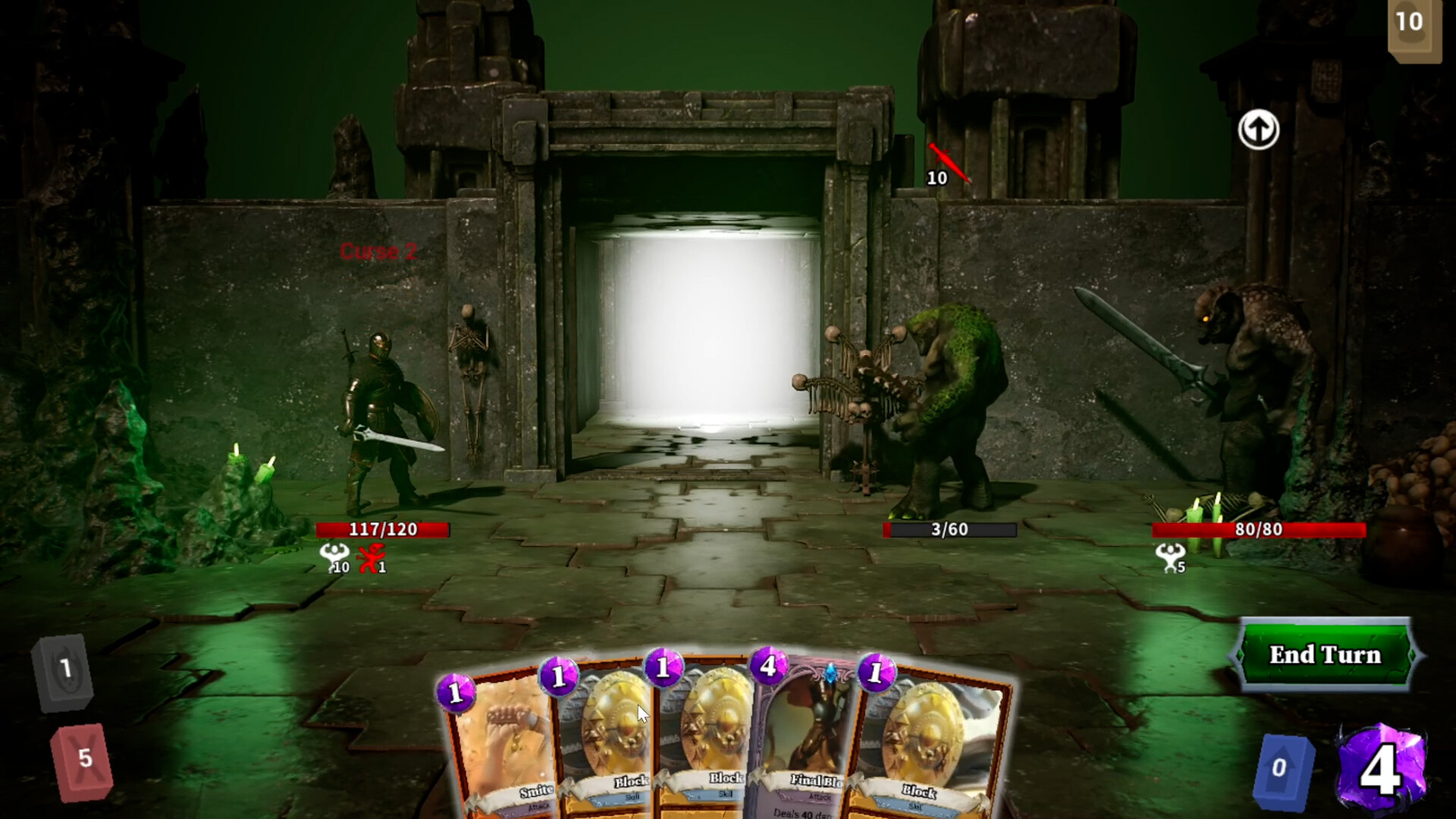Click the demon's strength buff showing 5
Viewport: 1456px width, 819px height.
pos(1172,560)
